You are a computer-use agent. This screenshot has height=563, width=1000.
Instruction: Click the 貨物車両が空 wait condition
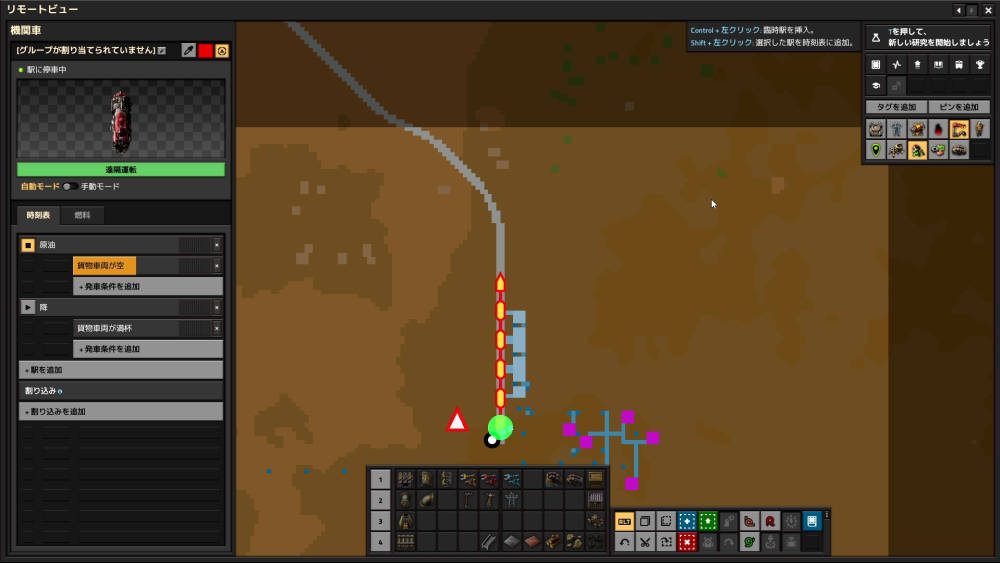coord(104,266)
